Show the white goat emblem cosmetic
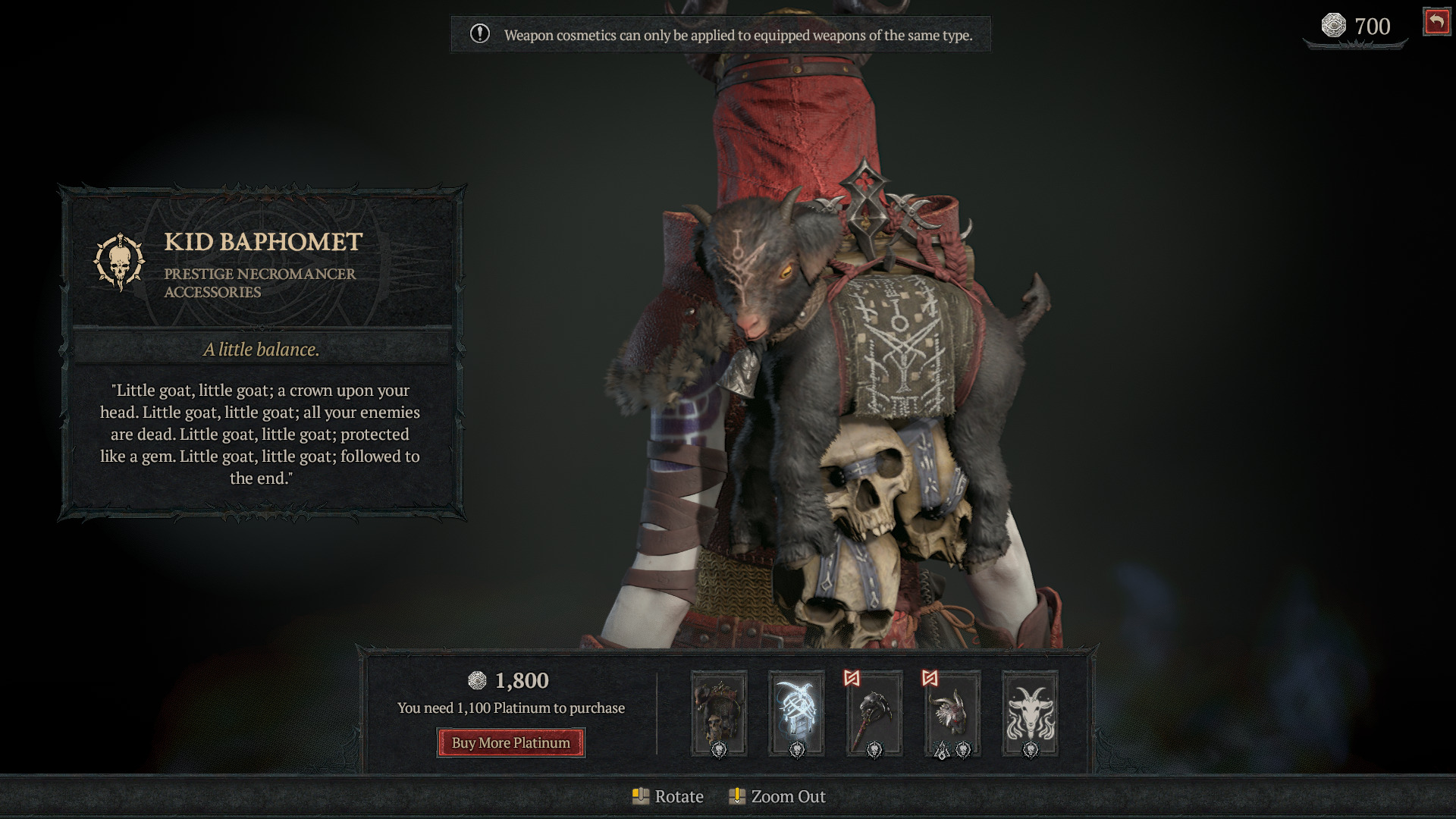The width and height of the screenshot is (1456, 819). [x=1030, y=714]
